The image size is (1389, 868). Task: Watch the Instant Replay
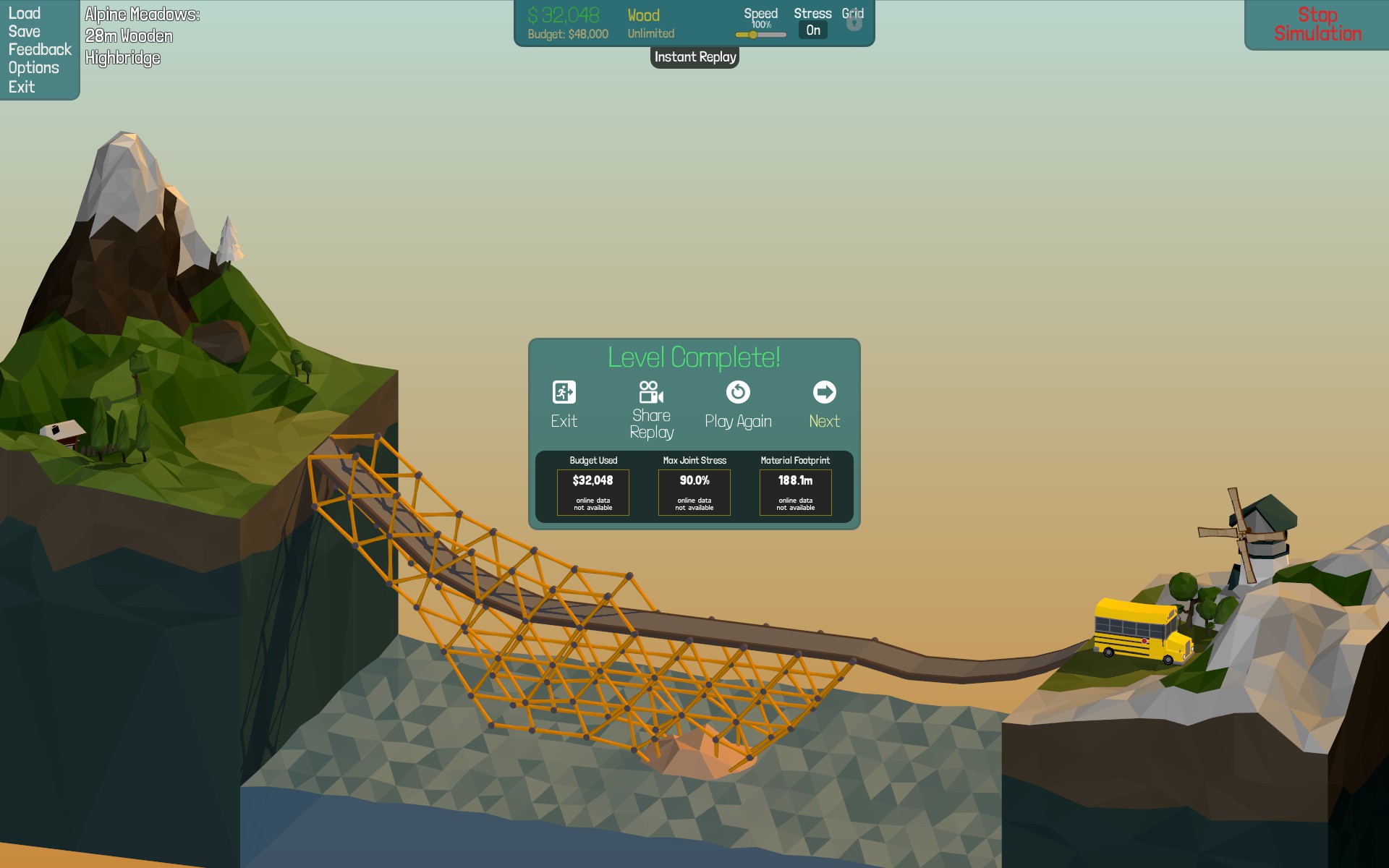[x=694, y=57]
